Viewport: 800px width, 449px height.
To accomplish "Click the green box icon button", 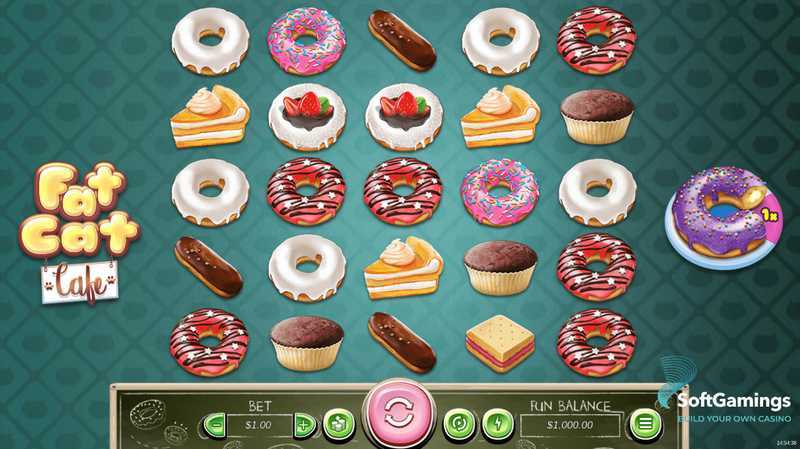I will [339, 423].
